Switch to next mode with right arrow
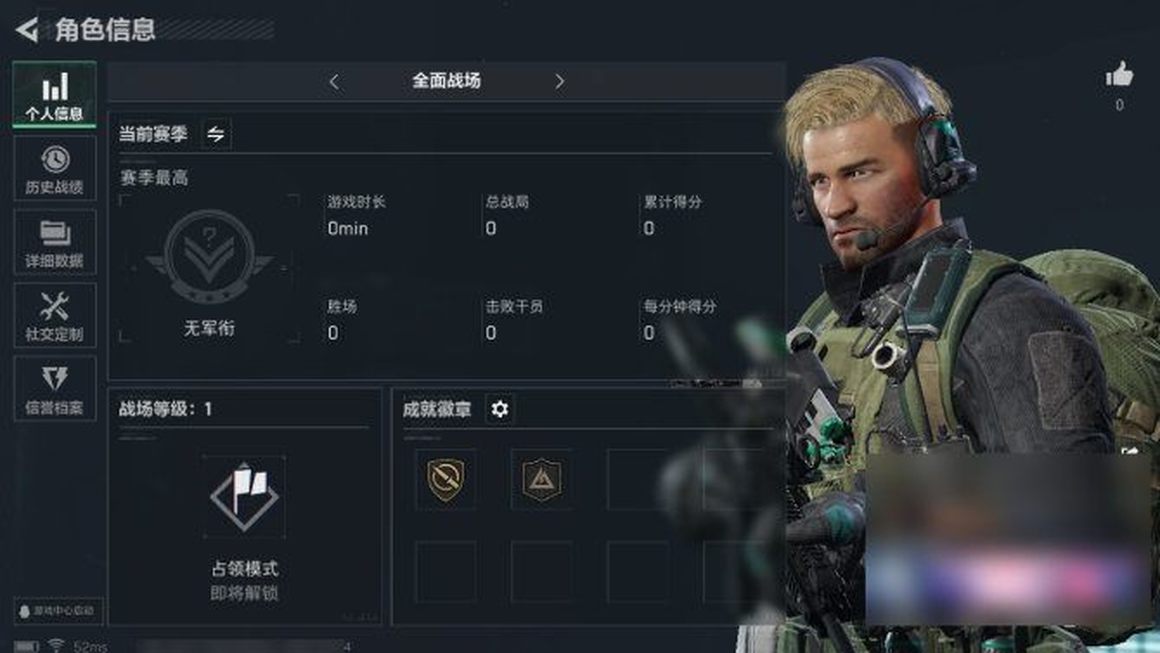 click(x=559, y=82)
